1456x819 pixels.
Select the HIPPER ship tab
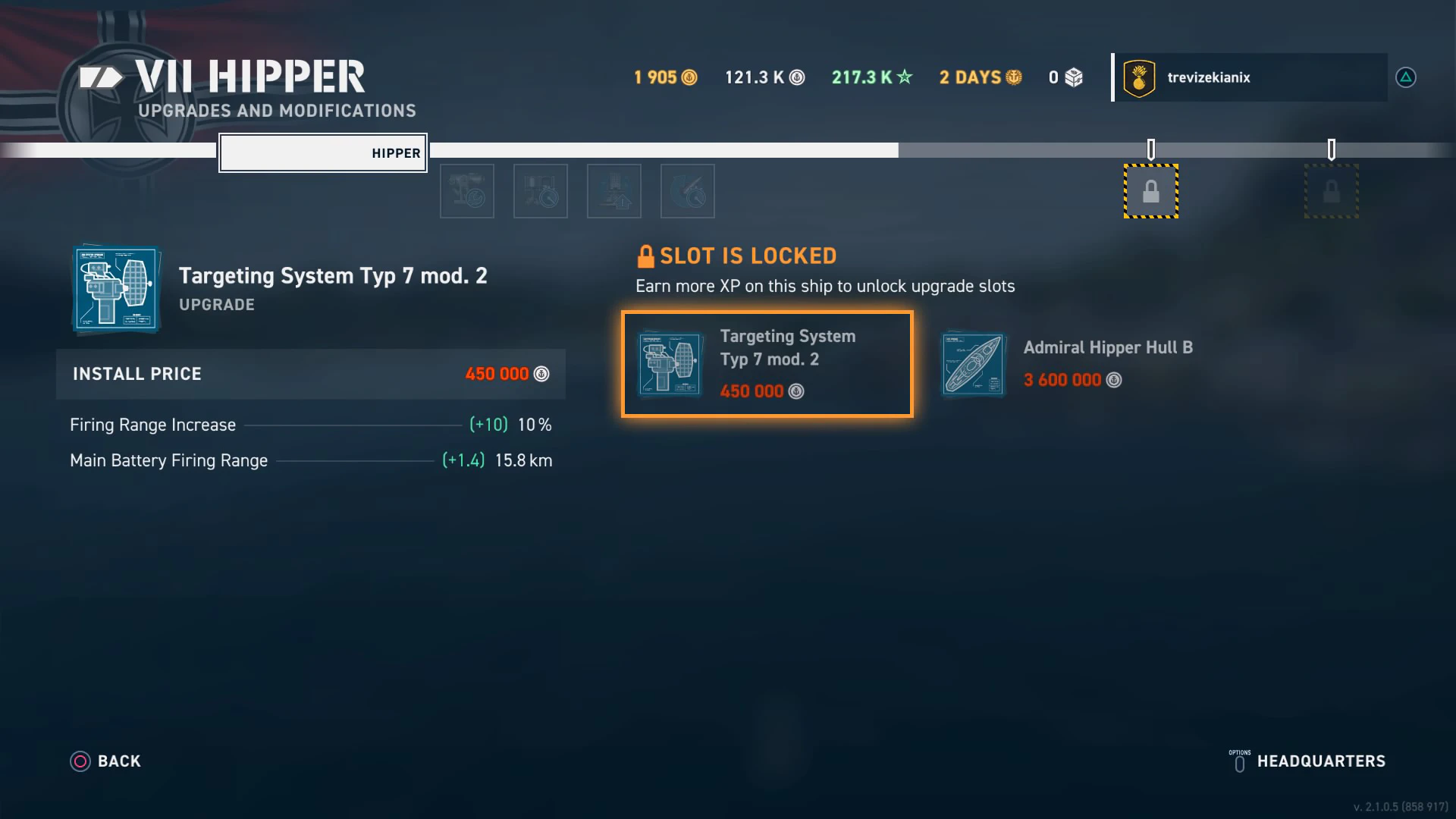tap(323, 153)
